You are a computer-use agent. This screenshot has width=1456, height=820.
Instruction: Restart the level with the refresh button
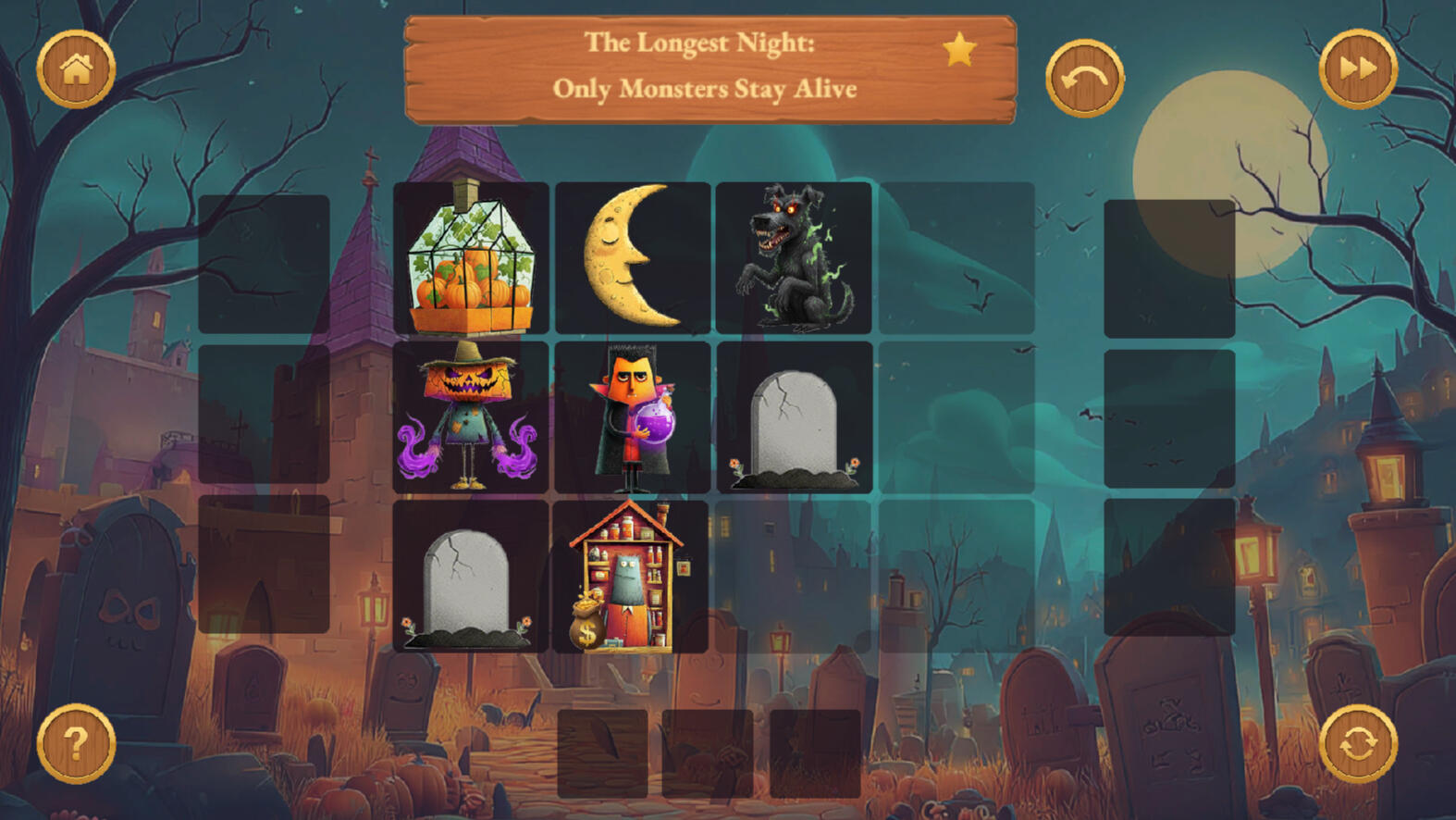point(1357,743)
